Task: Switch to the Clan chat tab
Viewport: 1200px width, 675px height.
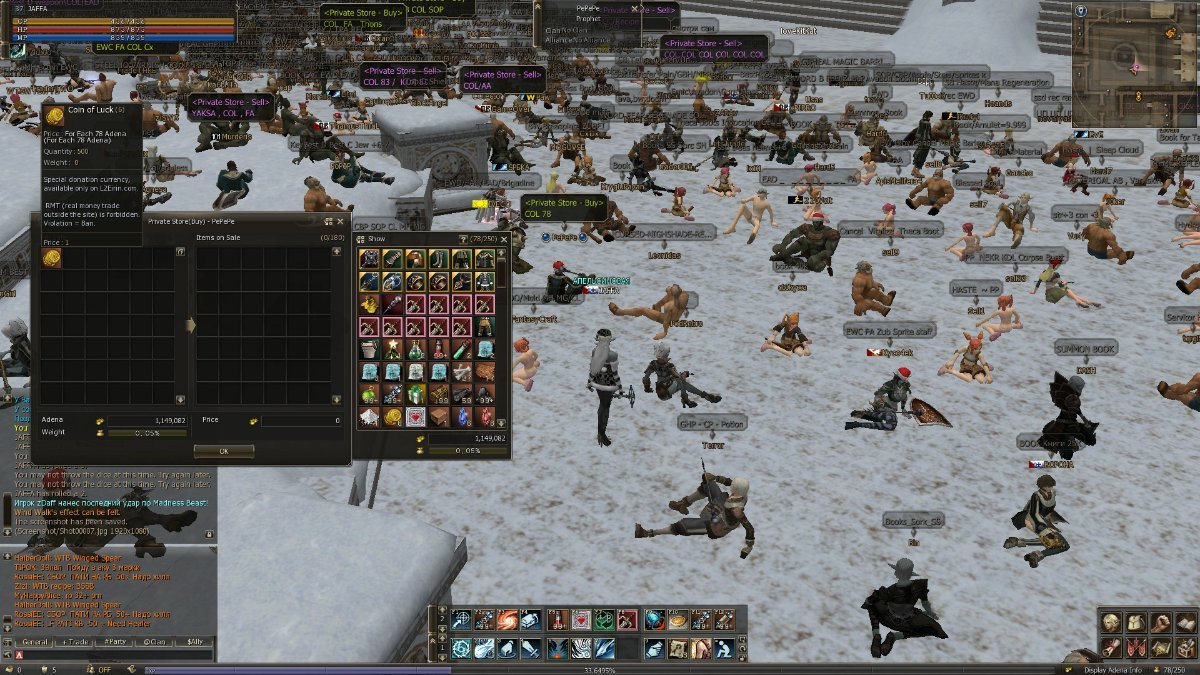Action: (x=156, y=641)
